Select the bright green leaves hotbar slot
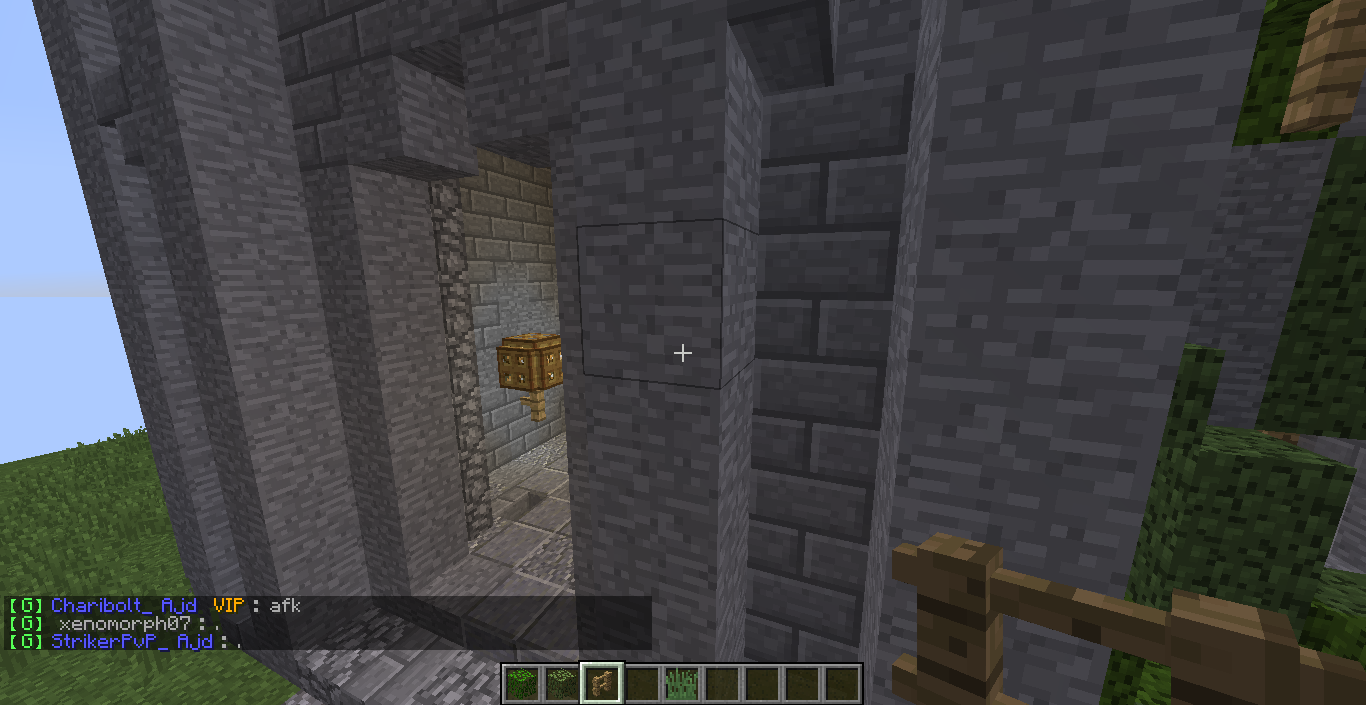 (521, 684)
